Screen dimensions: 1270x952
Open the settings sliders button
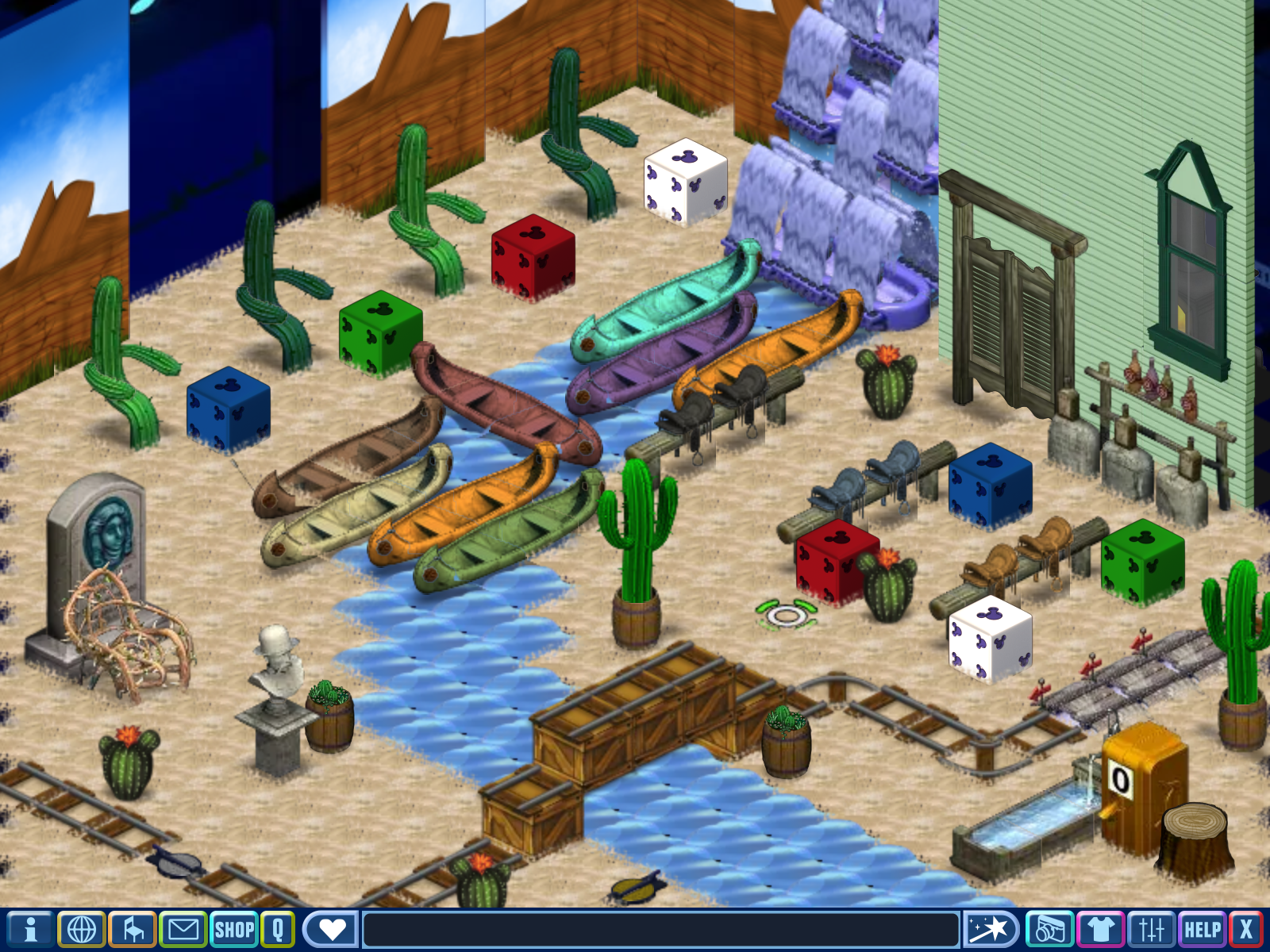pos(1151,929)
